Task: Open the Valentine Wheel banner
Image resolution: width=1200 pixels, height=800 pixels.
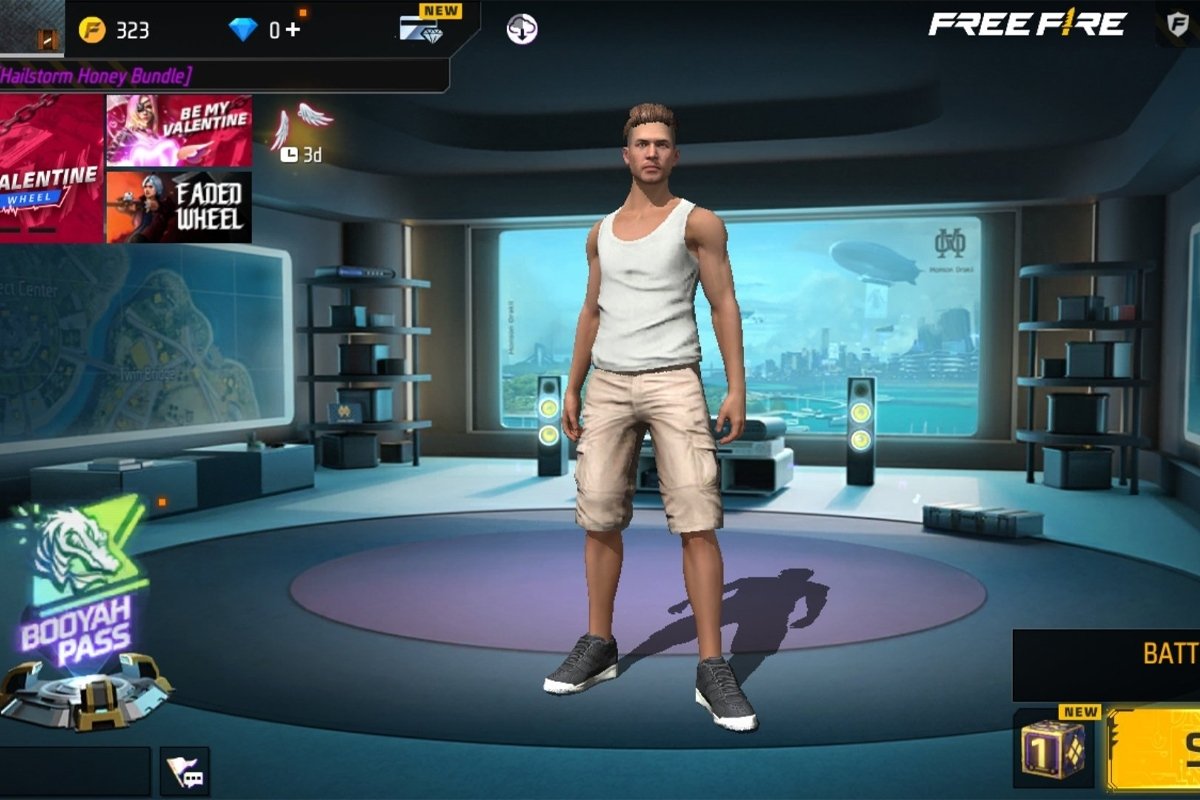Action: pyautogui.click(x=51, y=168)
